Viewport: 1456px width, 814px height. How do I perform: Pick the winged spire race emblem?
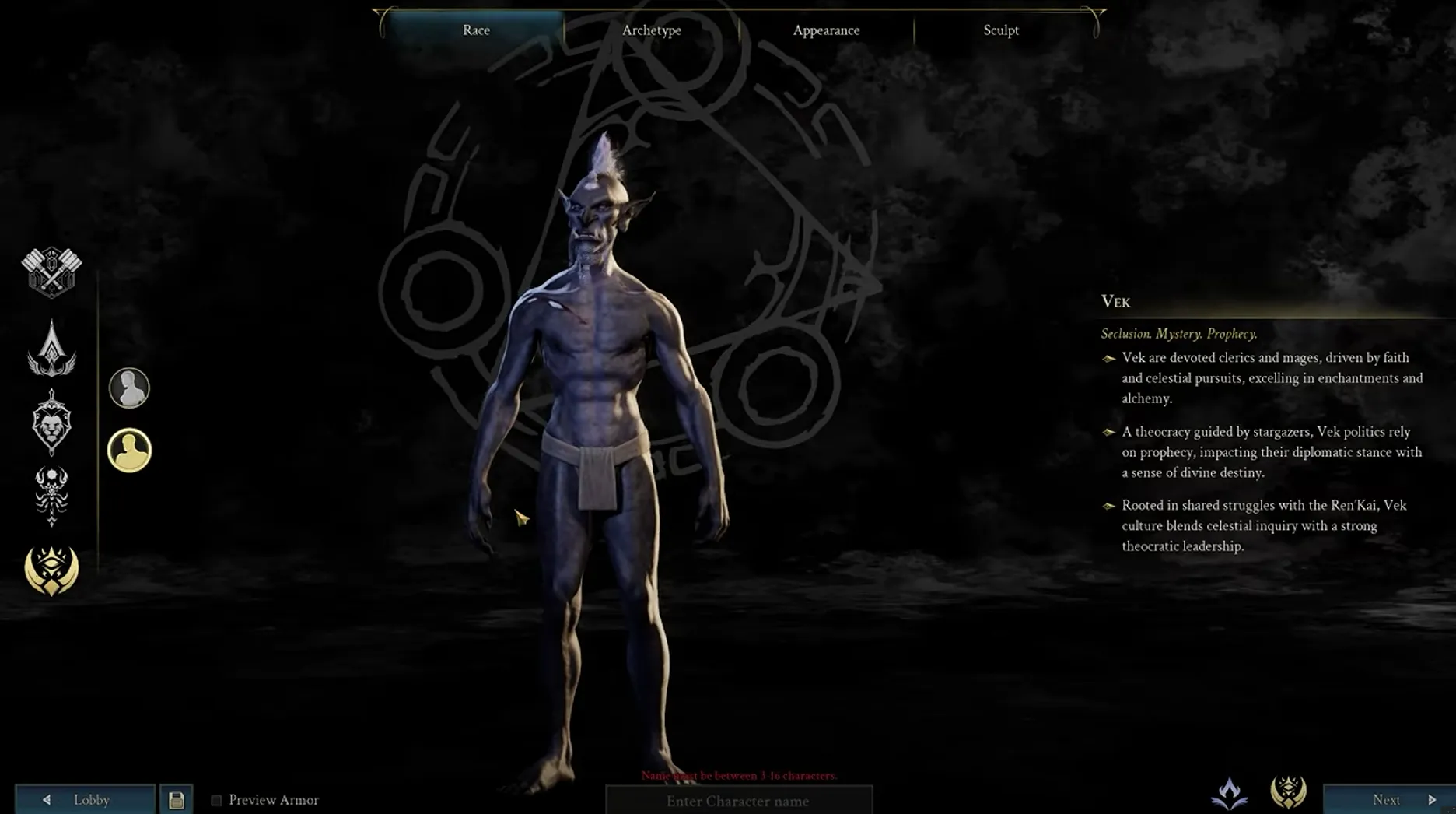coord(51,349)
